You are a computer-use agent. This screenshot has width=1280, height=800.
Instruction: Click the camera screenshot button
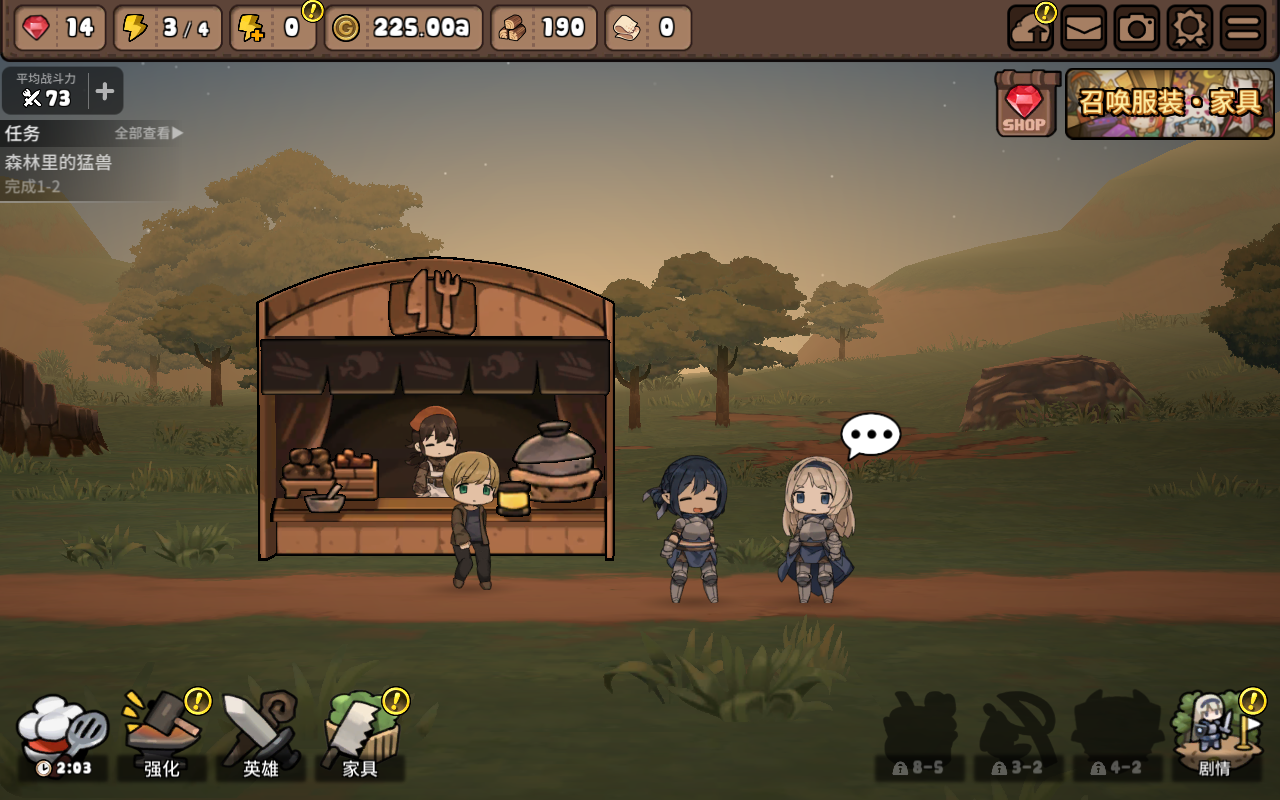pos(1136,28)
